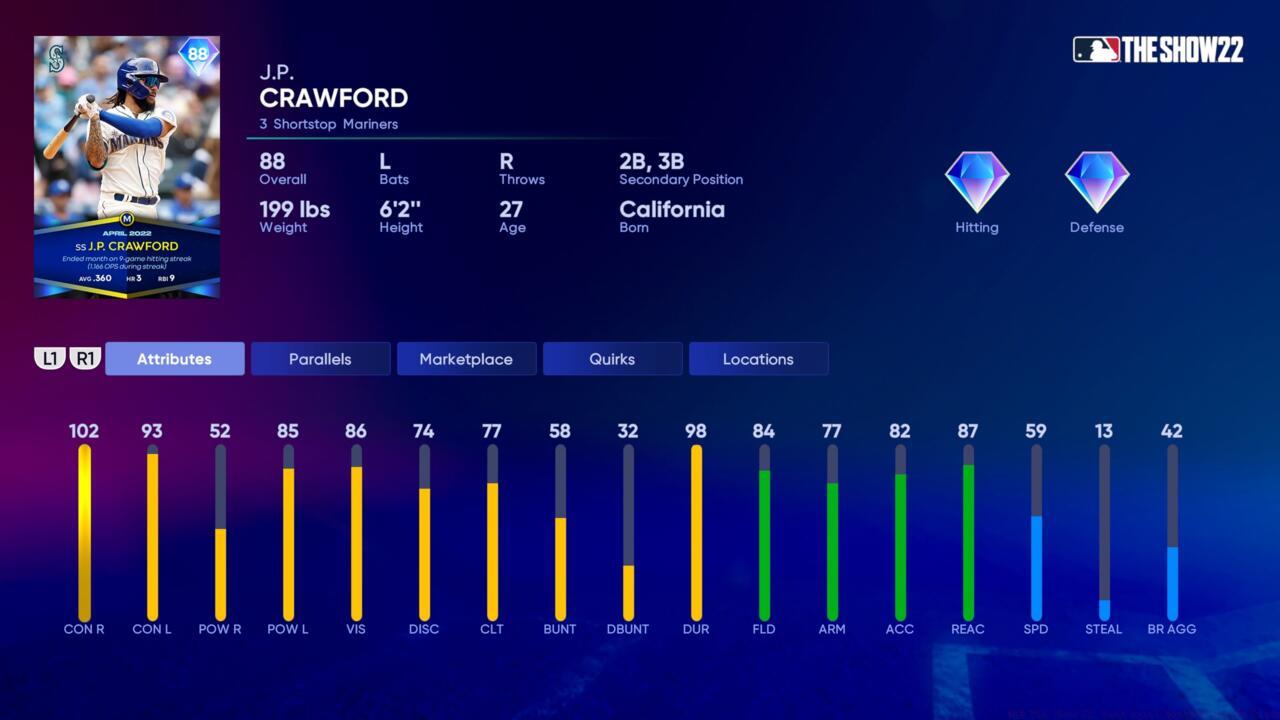Select the Attributes tab
The width and height of the screenshot is (1280, 720).
(x=174, y=358)
